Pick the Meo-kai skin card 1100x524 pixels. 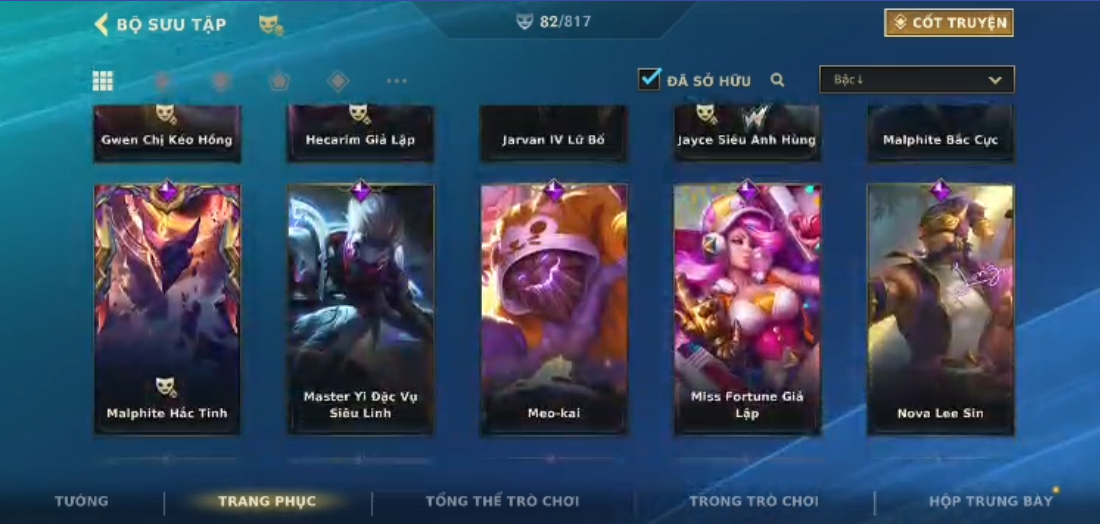click(554, 309)
